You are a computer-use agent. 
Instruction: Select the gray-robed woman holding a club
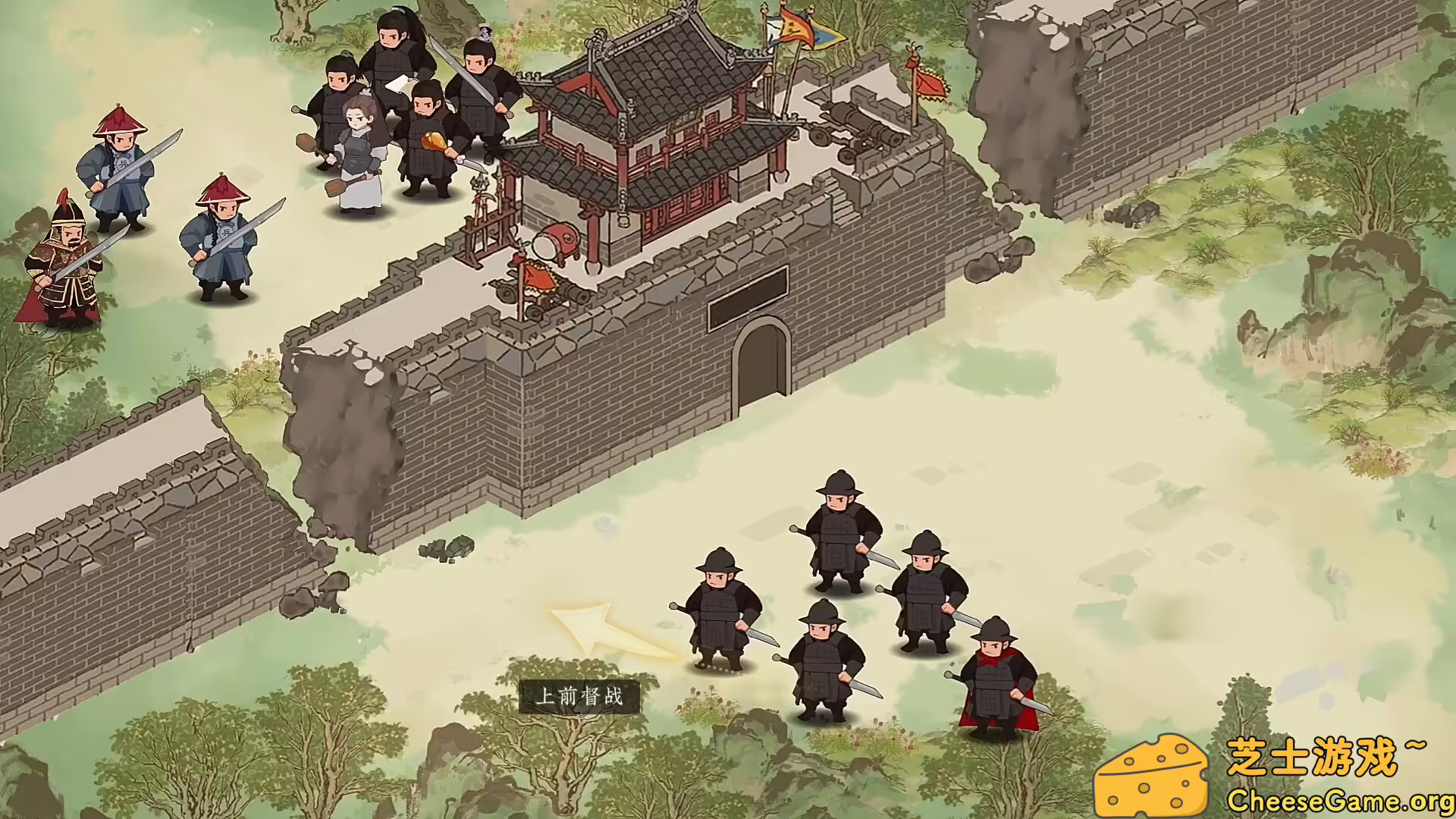coord(356,152)
